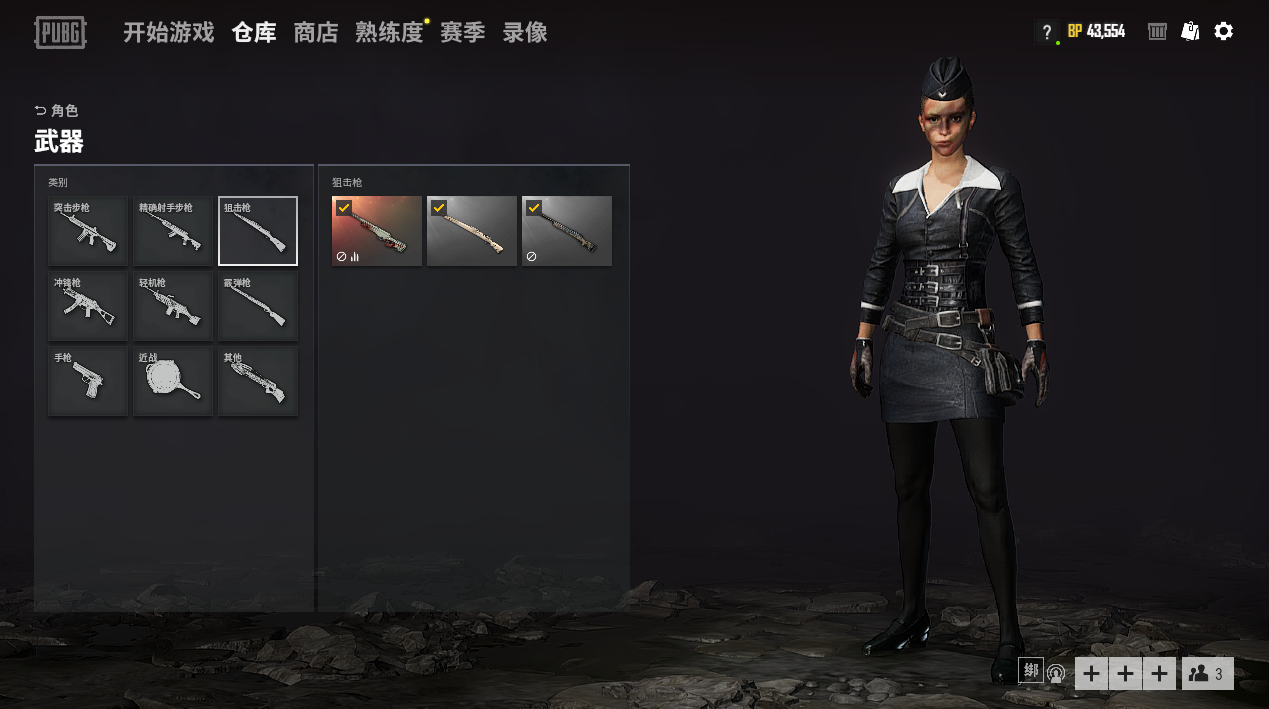Switch to the 商店 shop tab

click(316, 33)
